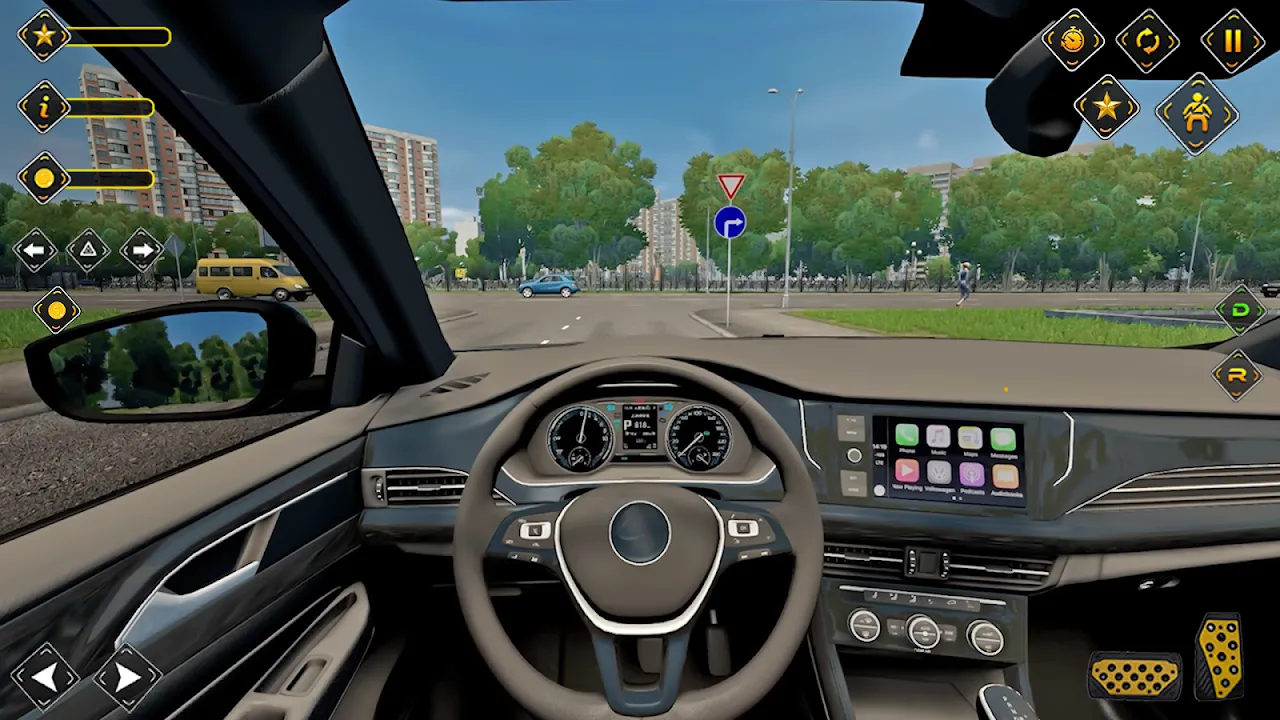This screenshot has width=1280, height=720.
Task: Click the yellow circle button just above the side mirror
Action: click(57, 311)
